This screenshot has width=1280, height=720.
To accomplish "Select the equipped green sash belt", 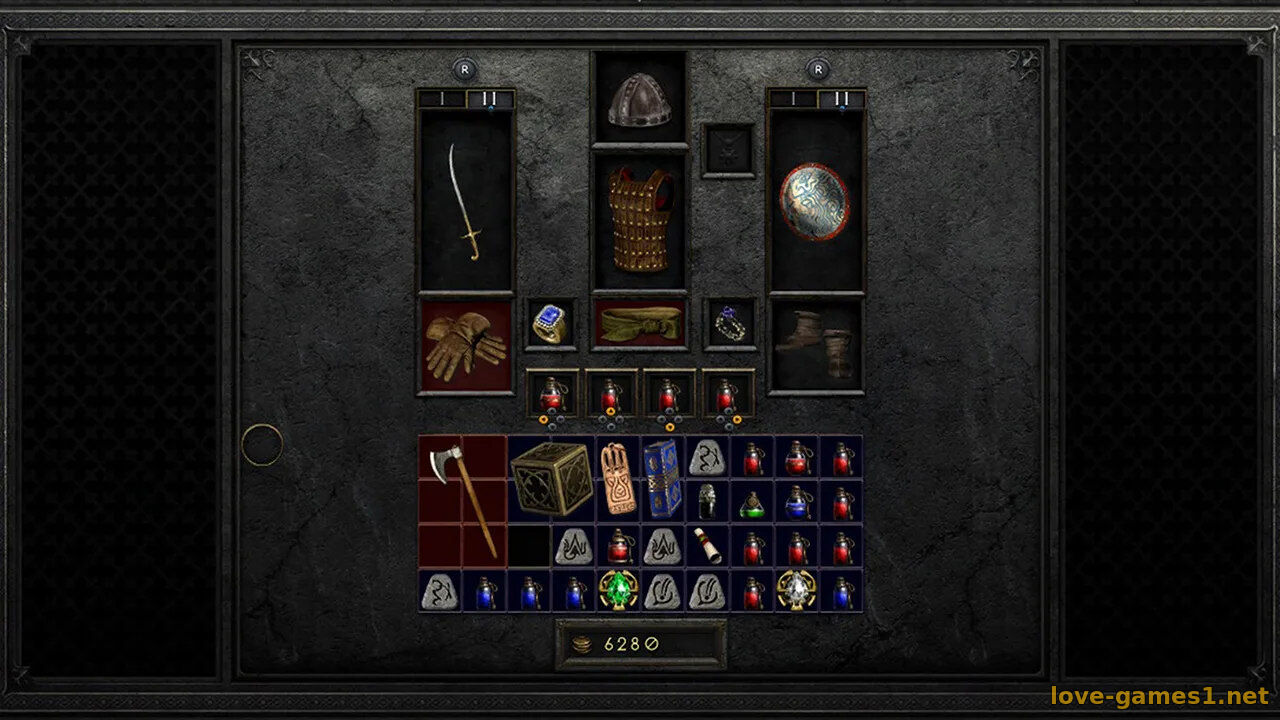I will click(x=640, y=323).
